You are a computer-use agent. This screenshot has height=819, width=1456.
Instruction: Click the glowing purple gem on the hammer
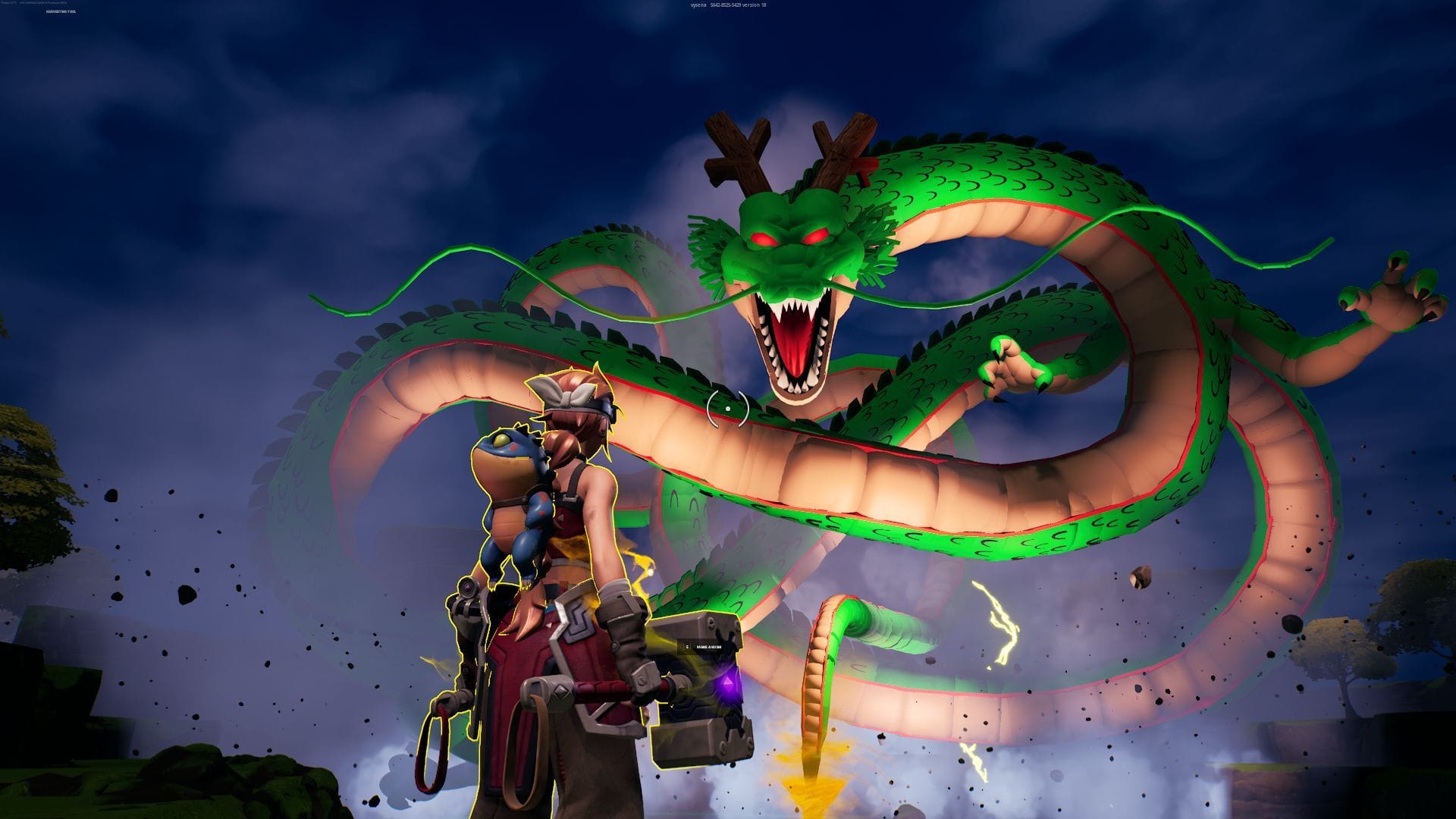pyautogui.click(x=726, y=682)
